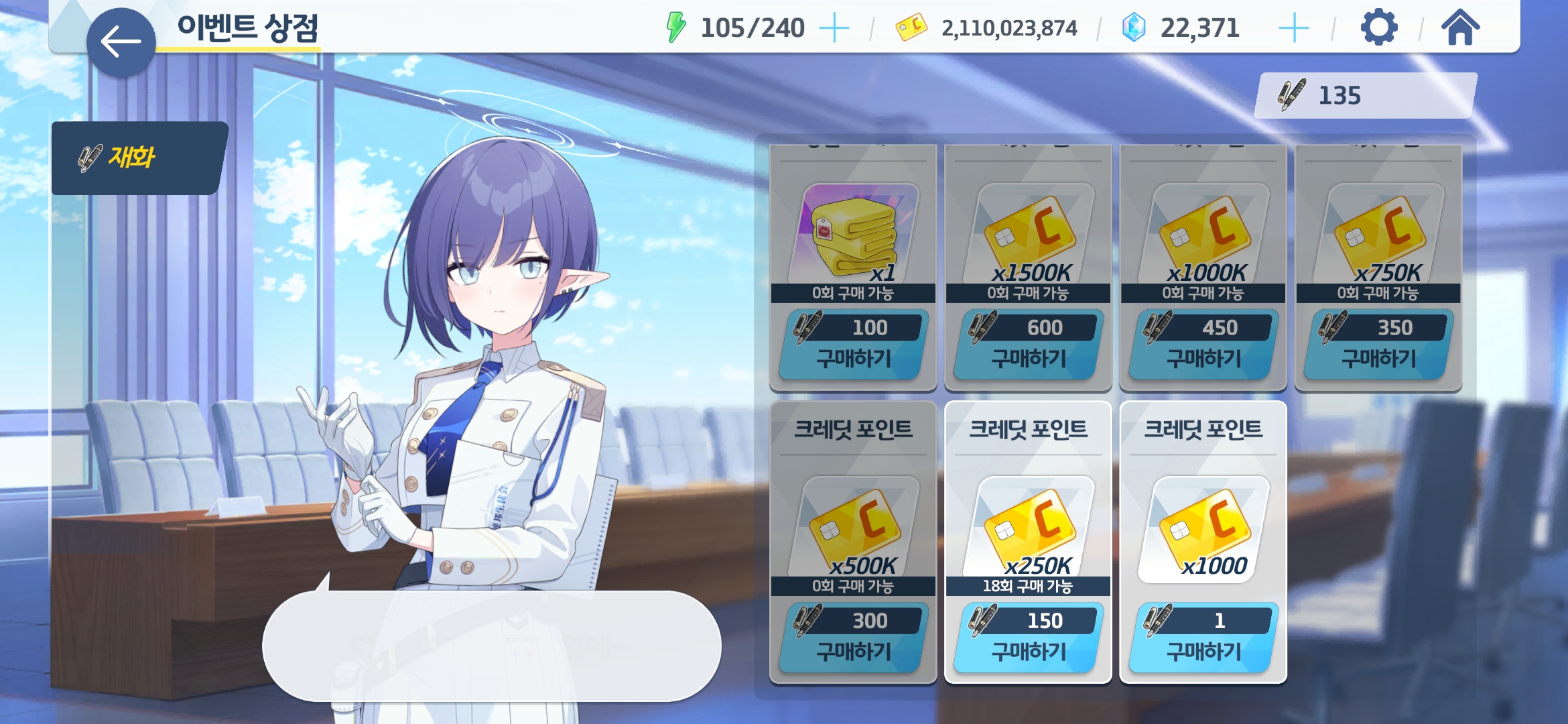Add blue gems with the plus button

1293,28
